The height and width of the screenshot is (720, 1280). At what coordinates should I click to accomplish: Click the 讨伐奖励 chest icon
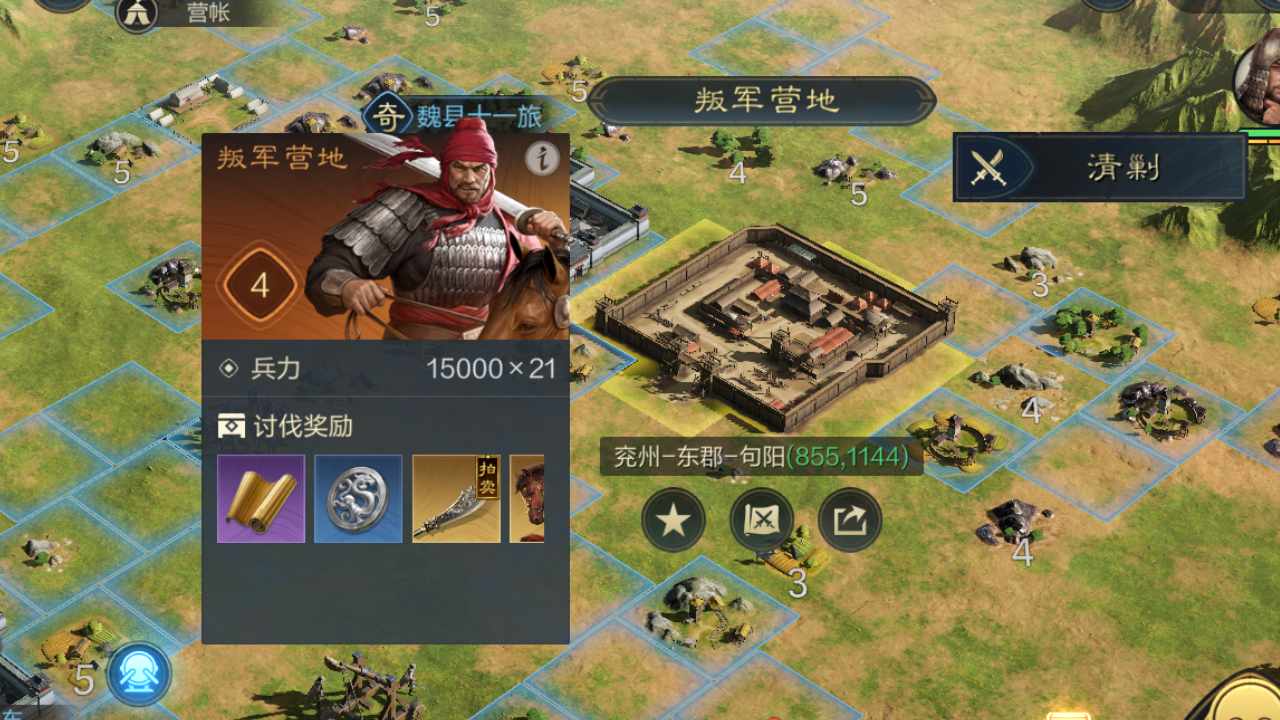[x=232, y=425]
